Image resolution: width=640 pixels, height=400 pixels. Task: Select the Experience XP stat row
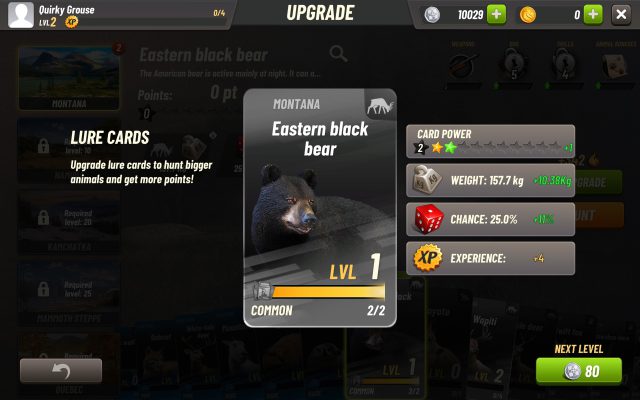click(x=490, y=258)
